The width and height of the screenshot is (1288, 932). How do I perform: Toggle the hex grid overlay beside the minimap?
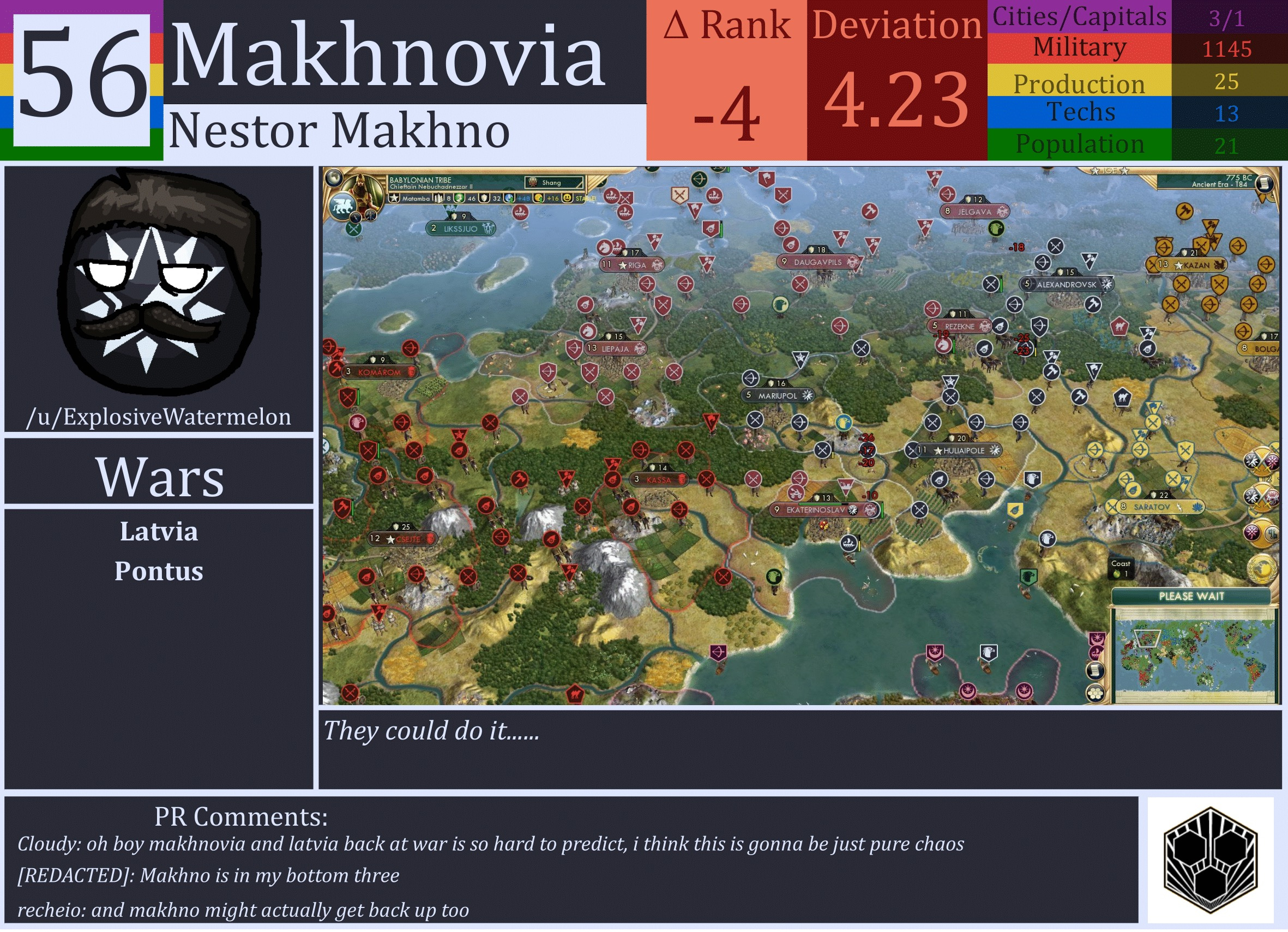pyautogui.click(x=1096, y=695)
